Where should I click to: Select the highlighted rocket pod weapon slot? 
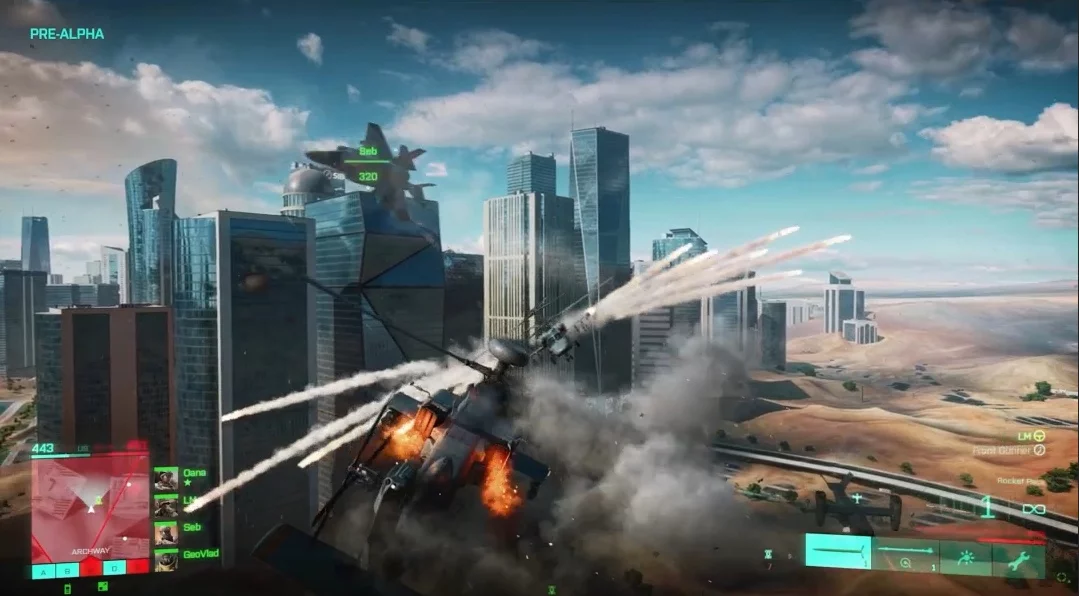(x=839, y=551)
